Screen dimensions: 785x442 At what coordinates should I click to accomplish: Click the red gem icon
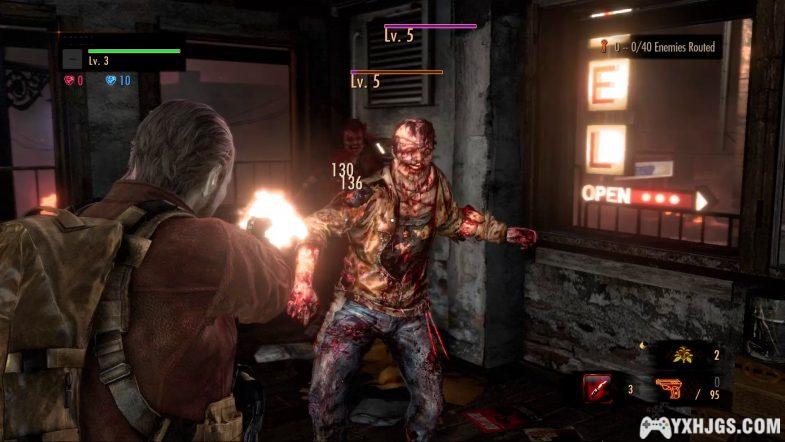(x=70, y=80)
